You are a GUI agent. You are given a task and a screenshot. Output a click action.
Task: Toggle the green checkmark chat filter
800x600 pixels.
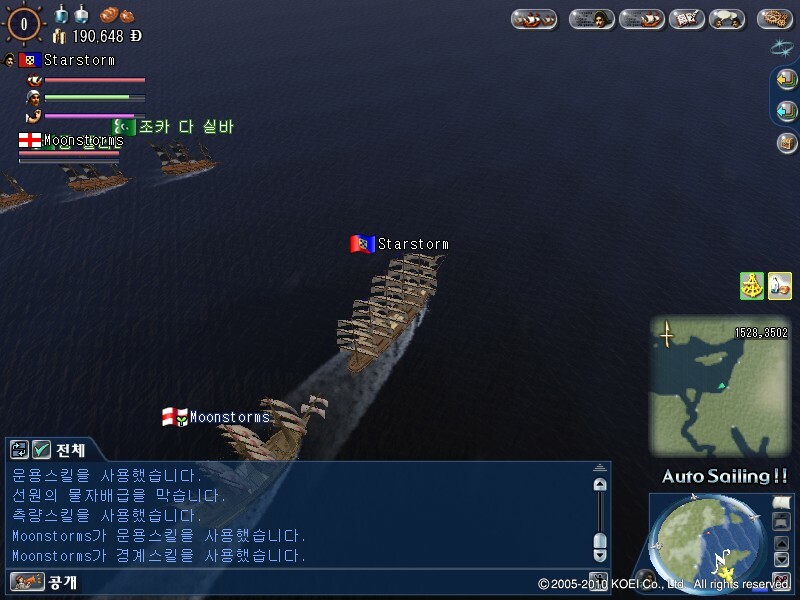point(42,450)
